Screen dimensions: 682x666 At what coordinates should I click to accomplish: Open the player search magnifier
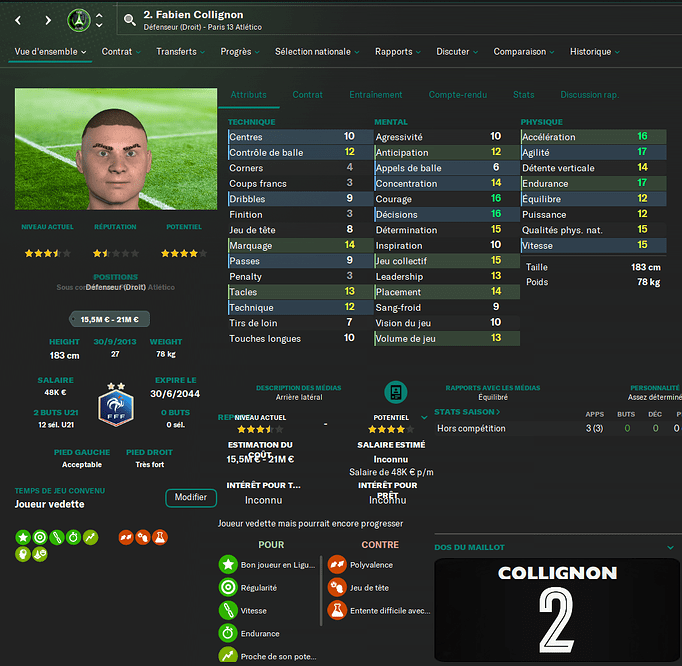(130, 20)
